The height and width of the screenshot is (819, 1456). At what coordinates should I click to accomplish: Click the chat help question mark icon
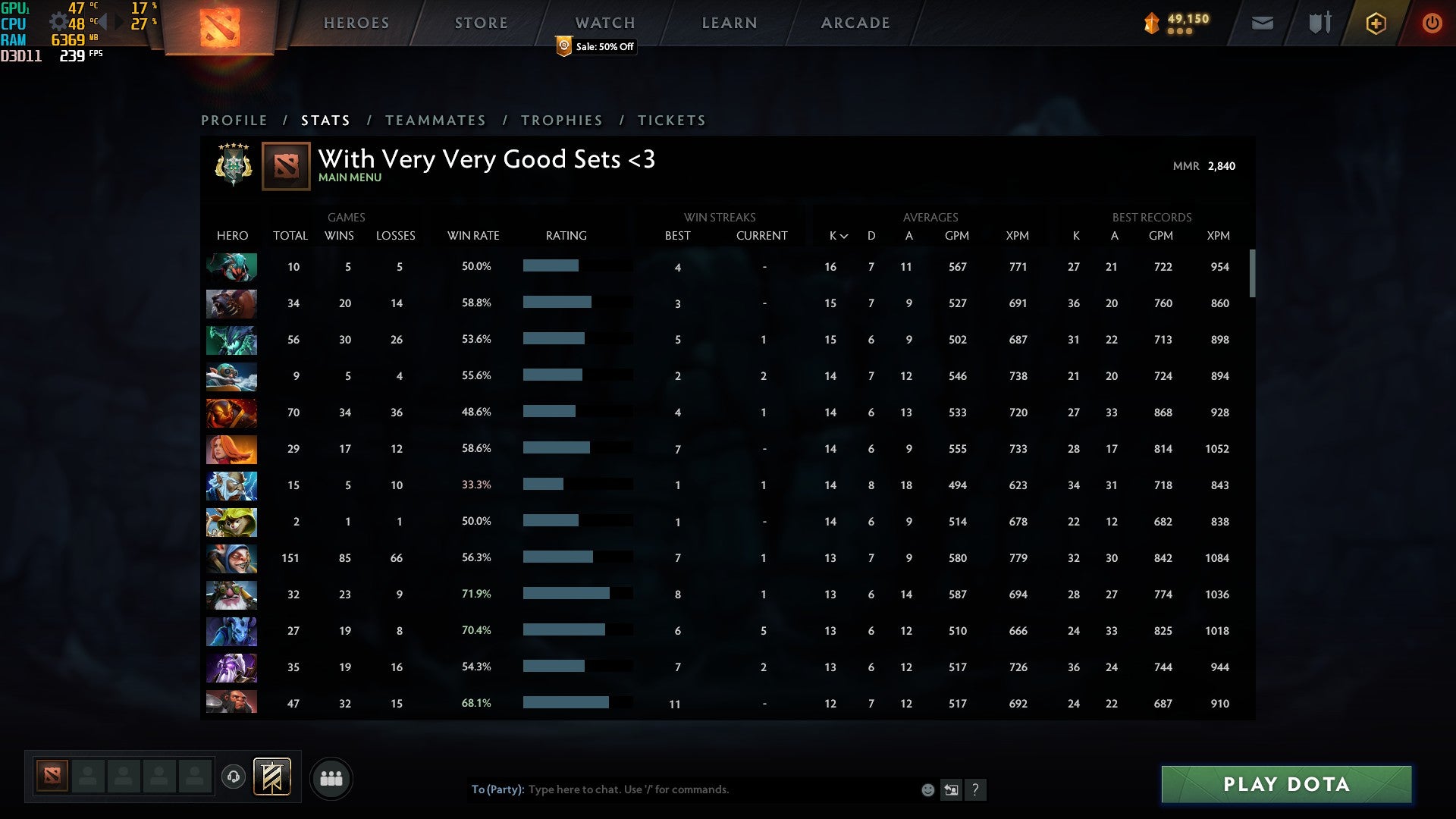click(x=976, y=790)
